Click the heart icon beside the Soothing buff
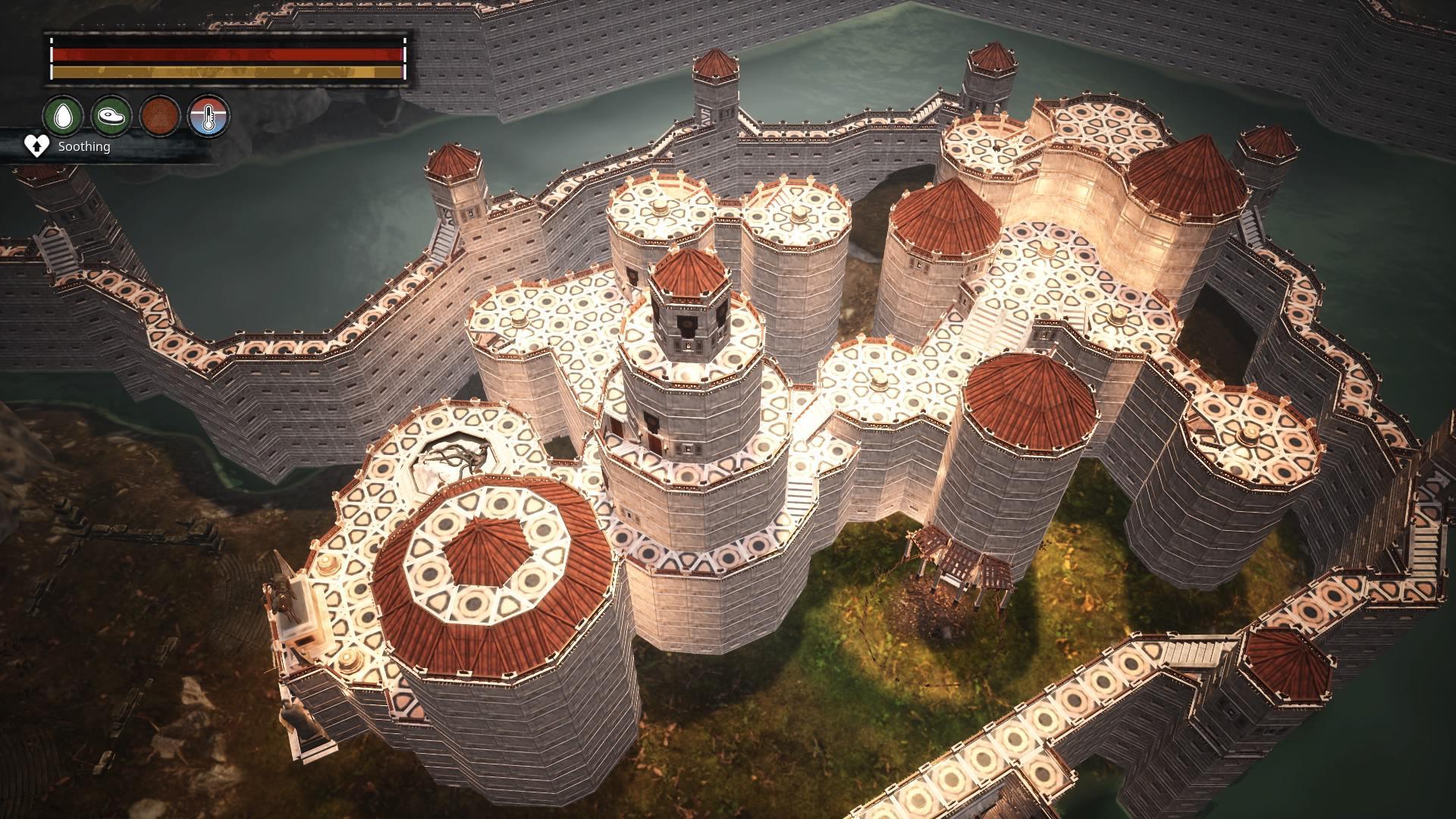 pos(35,146)
